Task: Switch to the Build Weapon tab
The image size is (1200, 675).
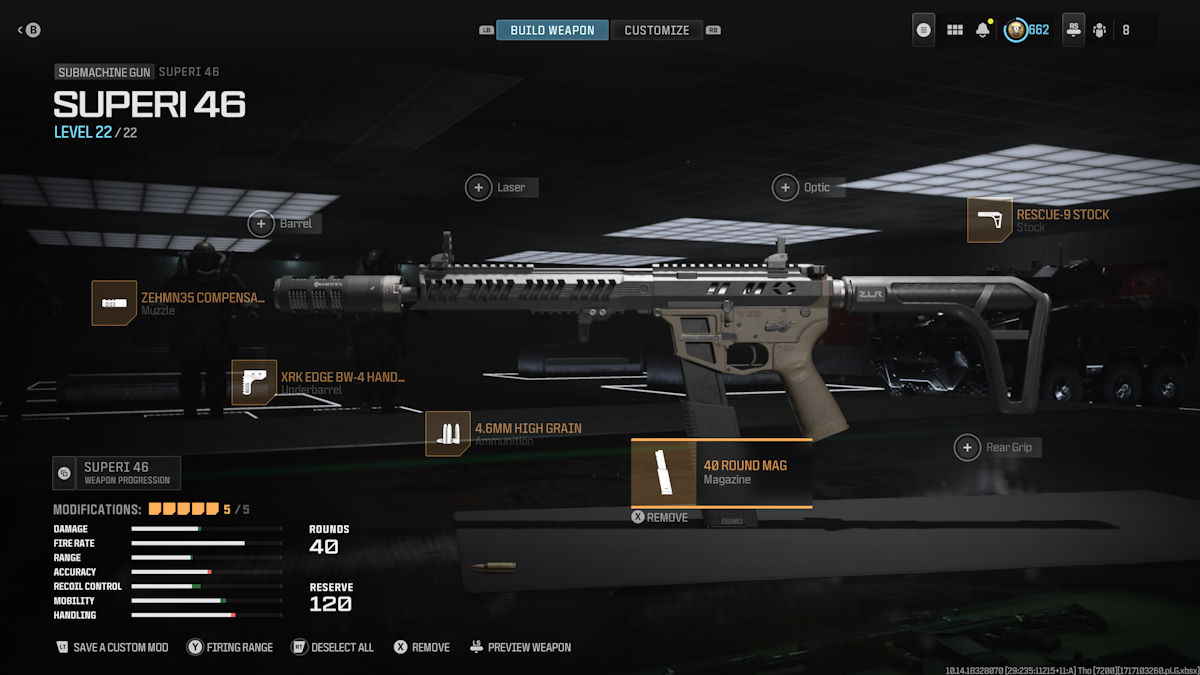Action: tap(552, 30)
